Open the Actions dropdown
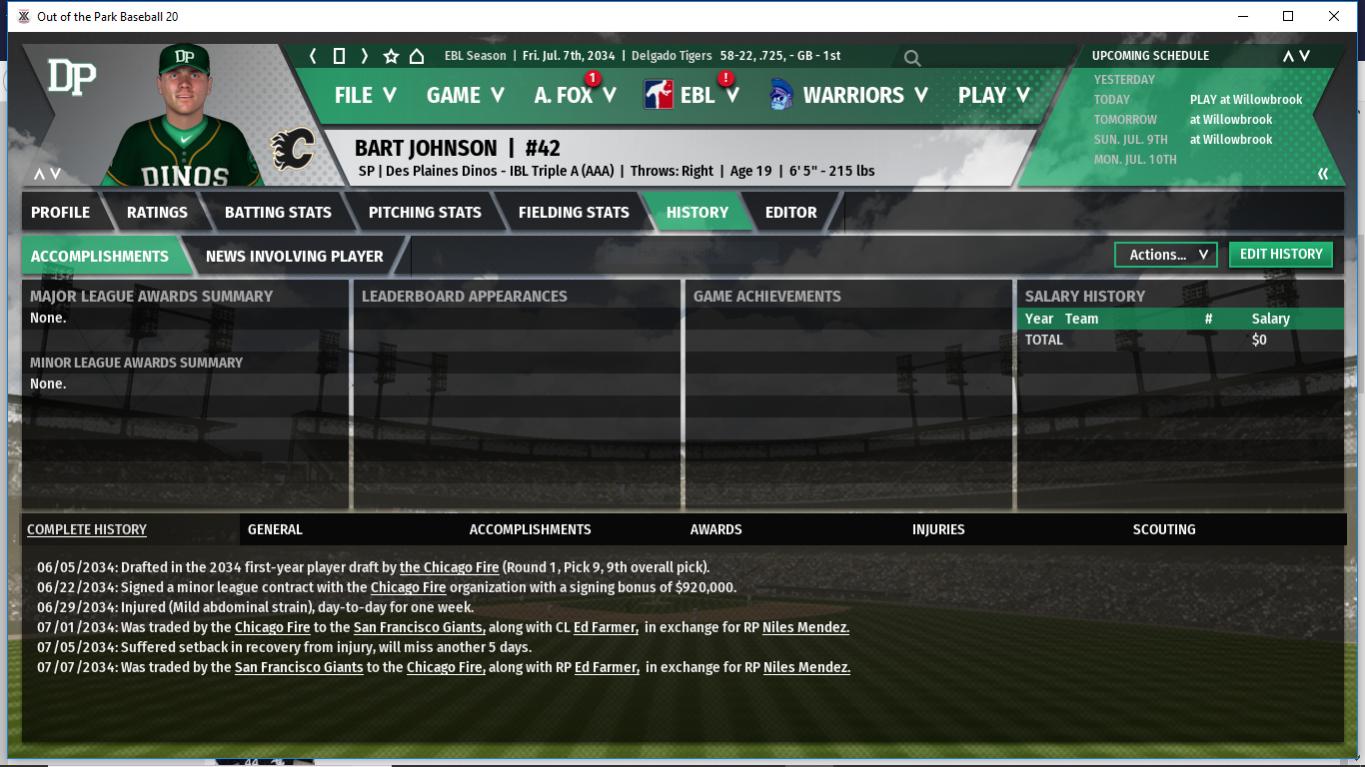This screenshot has height=767, width=1365. (x=1166, y=255)
